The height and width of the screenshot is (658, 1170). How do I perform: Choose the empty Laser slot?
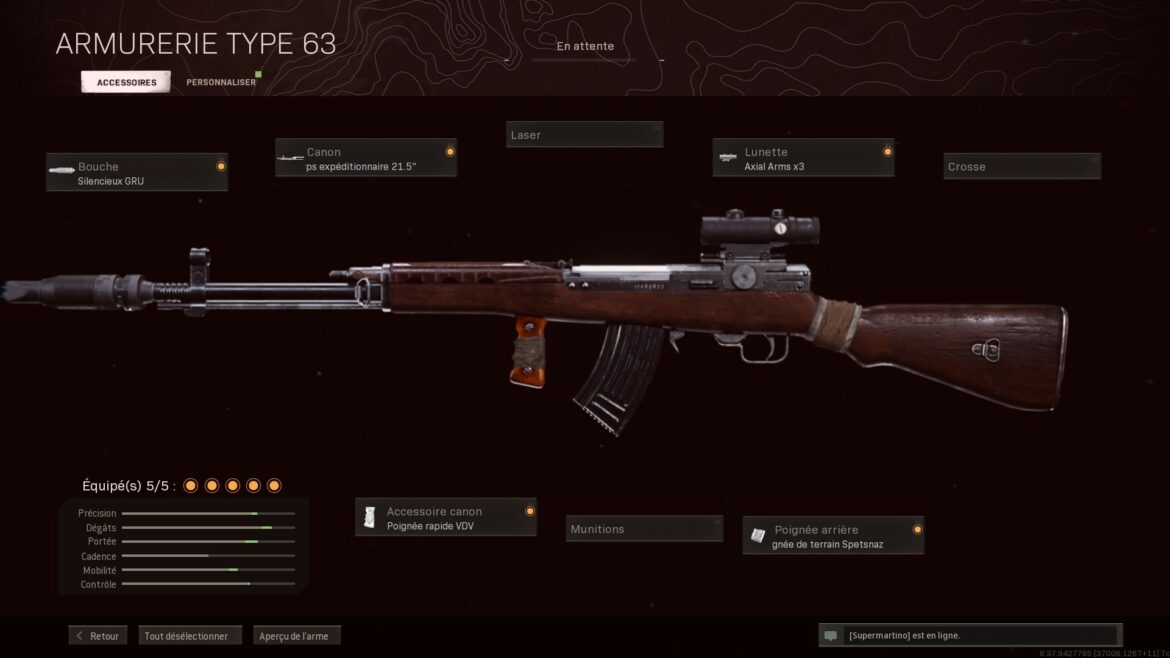coord(584,135)
